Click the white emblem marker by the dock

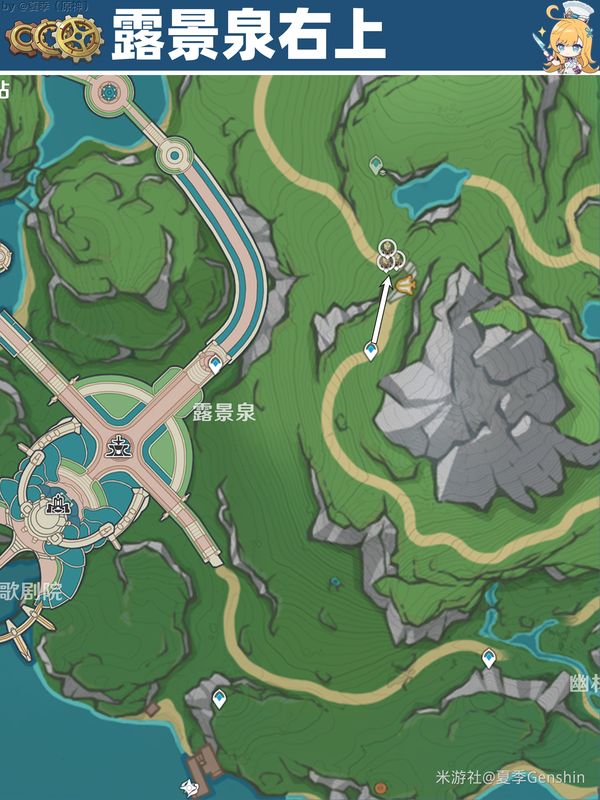point(187,786)
